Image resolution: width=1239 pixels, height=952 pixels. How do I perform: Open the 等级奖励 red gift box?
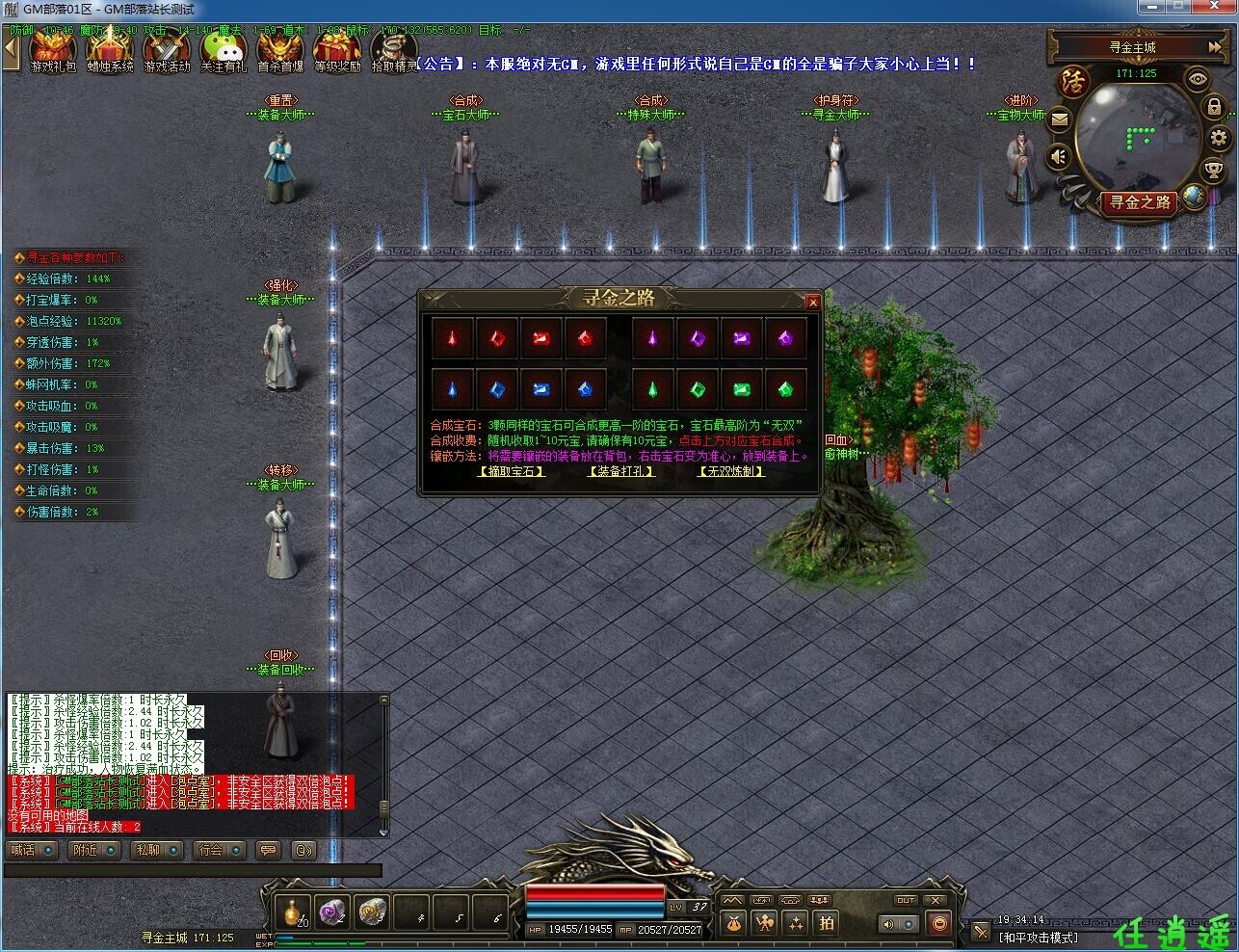[x=337, y=50]
